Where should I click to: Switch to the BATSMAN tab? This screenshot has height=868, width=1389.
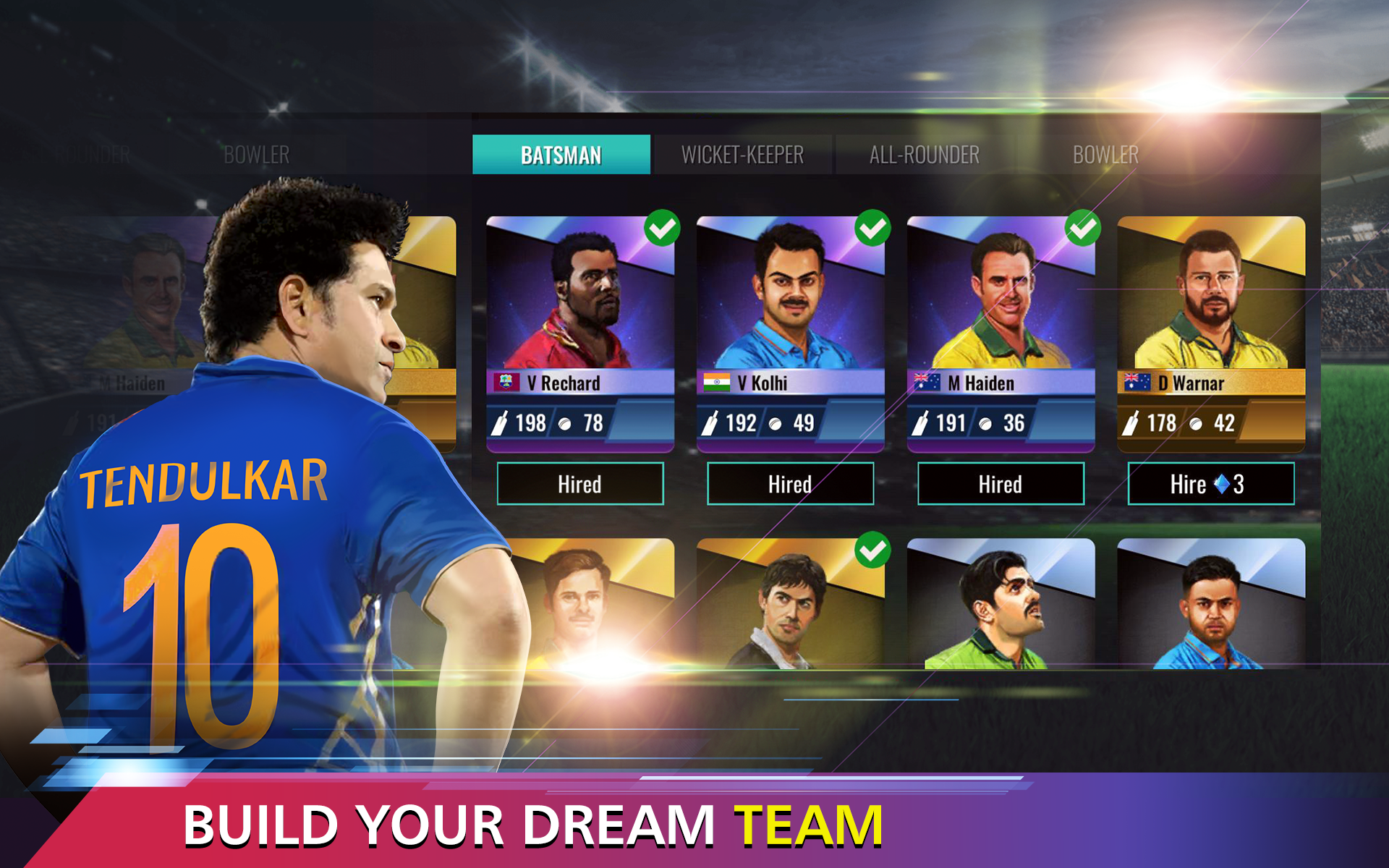tap(561, 154)
